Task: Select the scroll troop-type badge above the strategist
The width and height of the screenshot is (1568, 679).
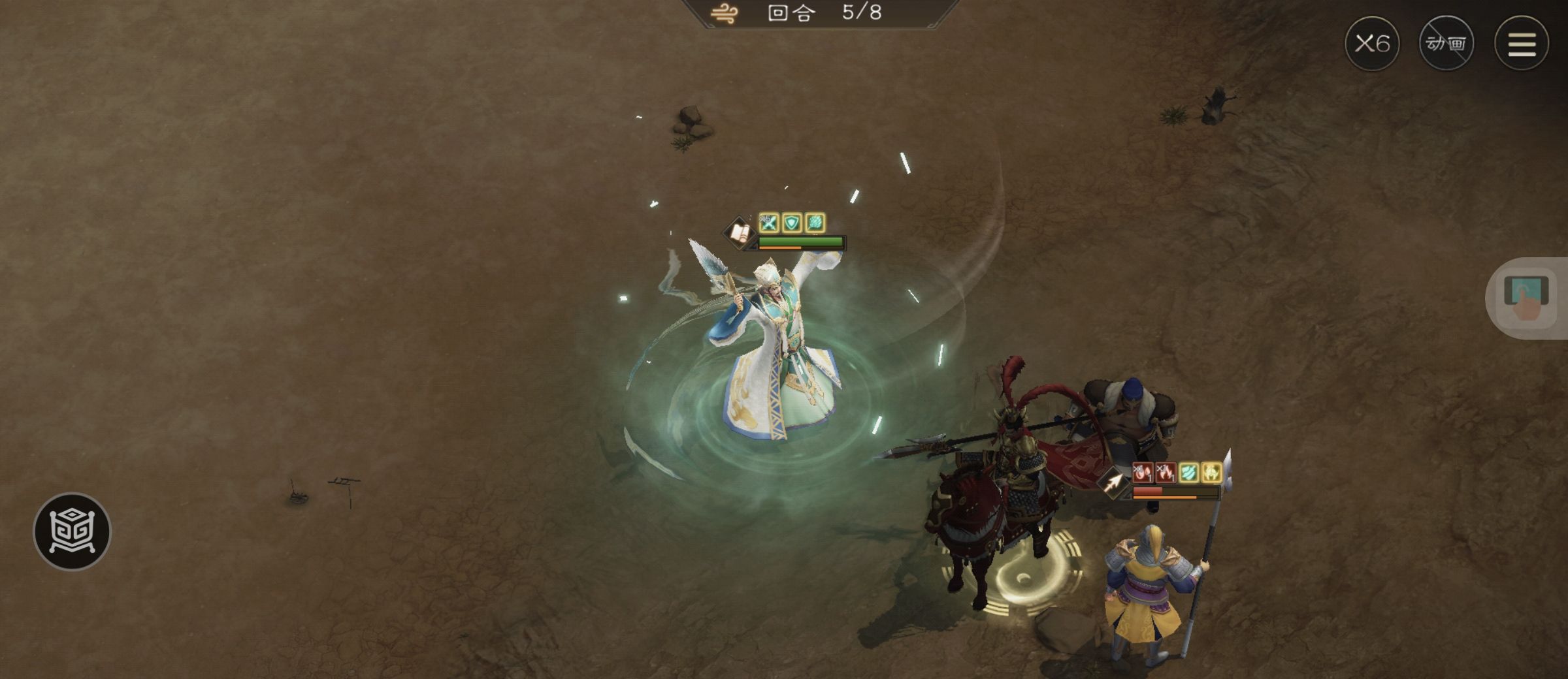Action: tap(740, 232)
